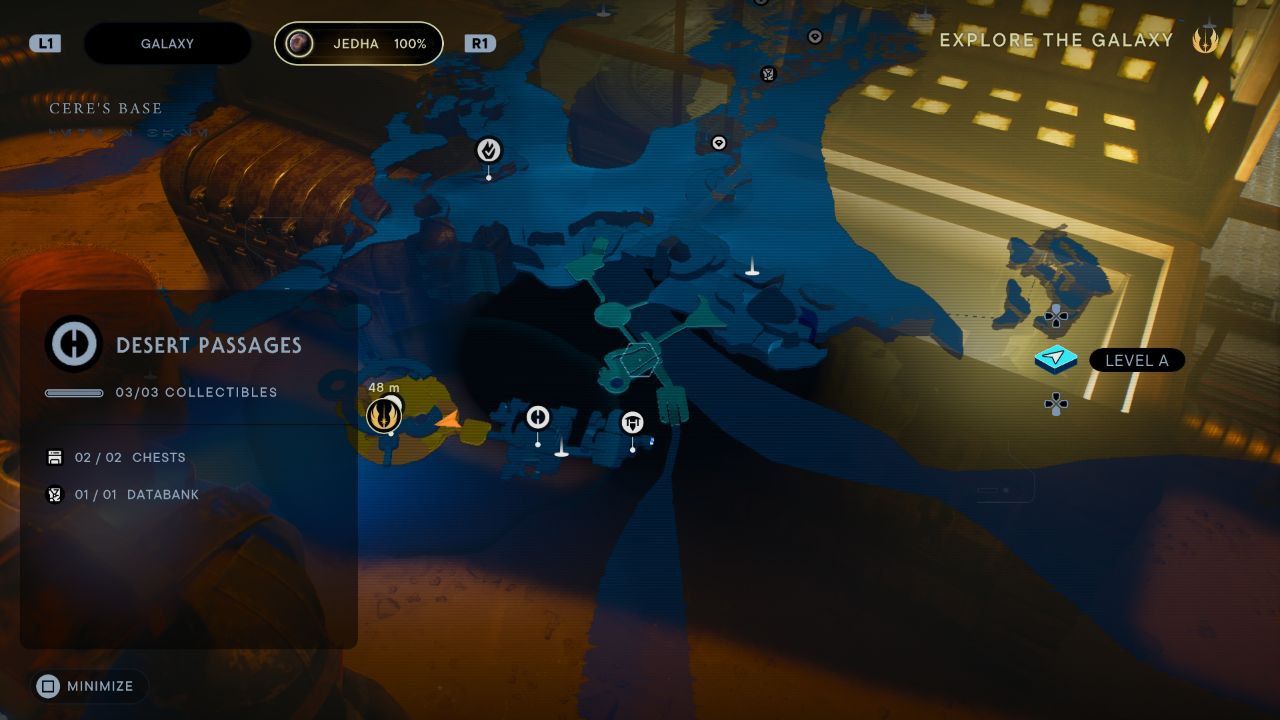The image size is (1280, 720).
Task: Click the chests icon in the collectibles panel
Action: tap(53, 457)
